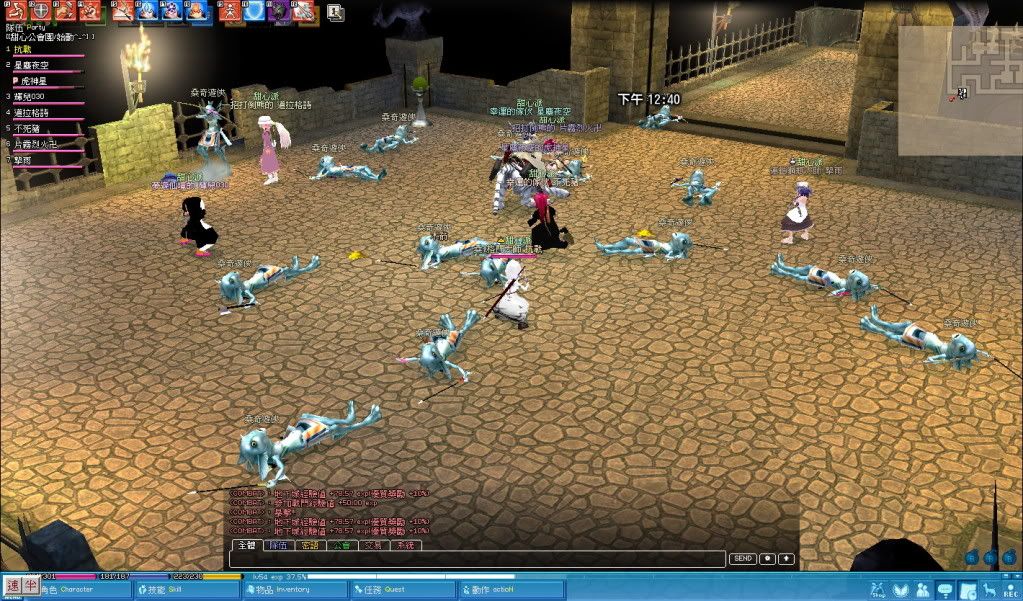This screenshot has height=601, width=1023.
Task: Click the REC record button
Action: (x=1011, y=591)
